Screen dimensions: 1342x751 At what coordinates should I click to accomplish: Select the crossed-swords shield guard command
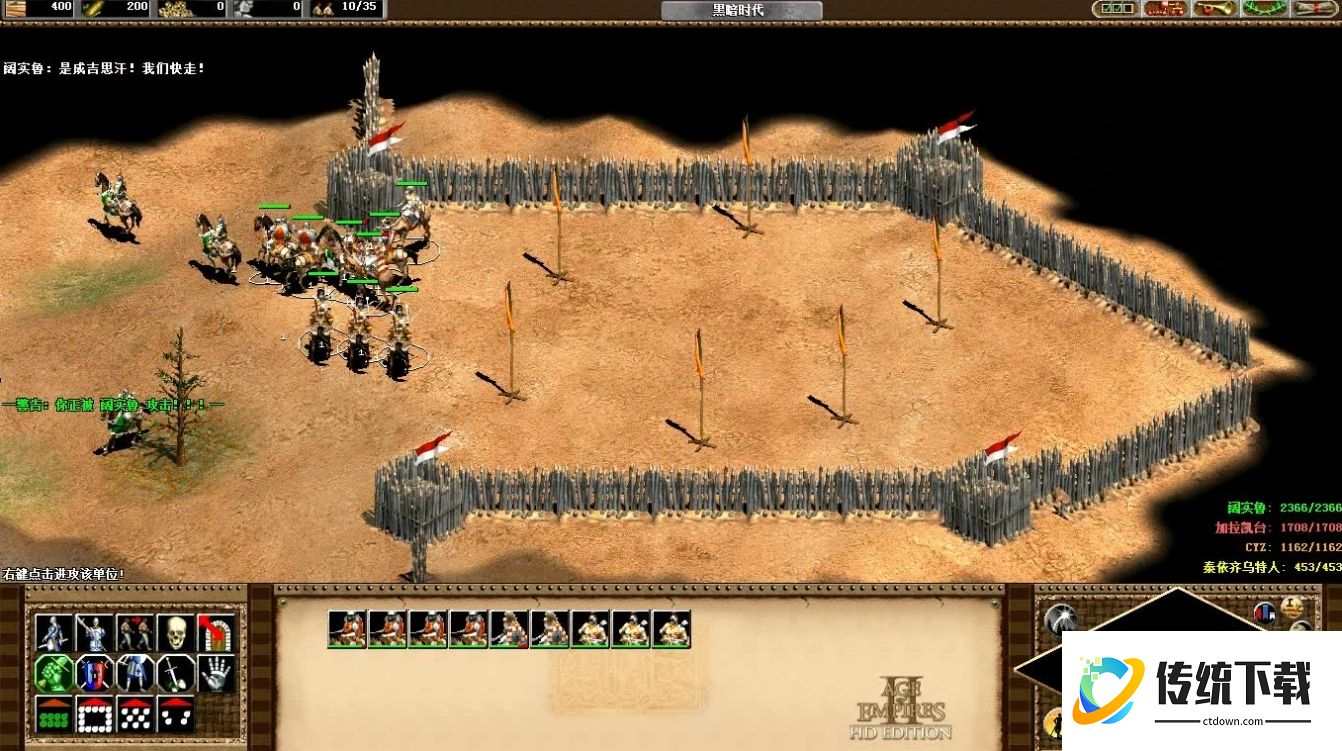(95, 673)
